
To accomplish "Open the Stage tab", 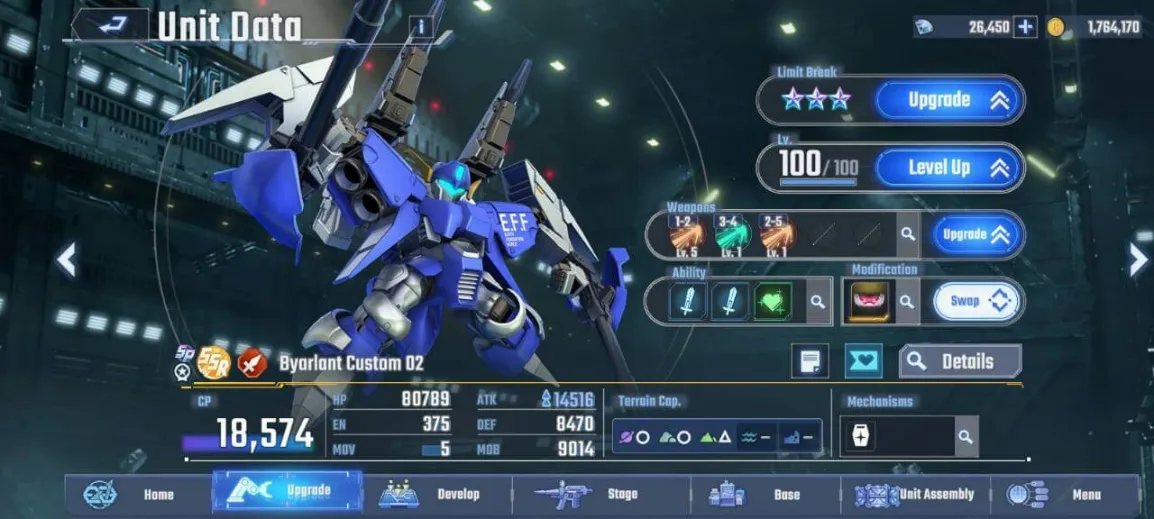I will click(600, 494).
